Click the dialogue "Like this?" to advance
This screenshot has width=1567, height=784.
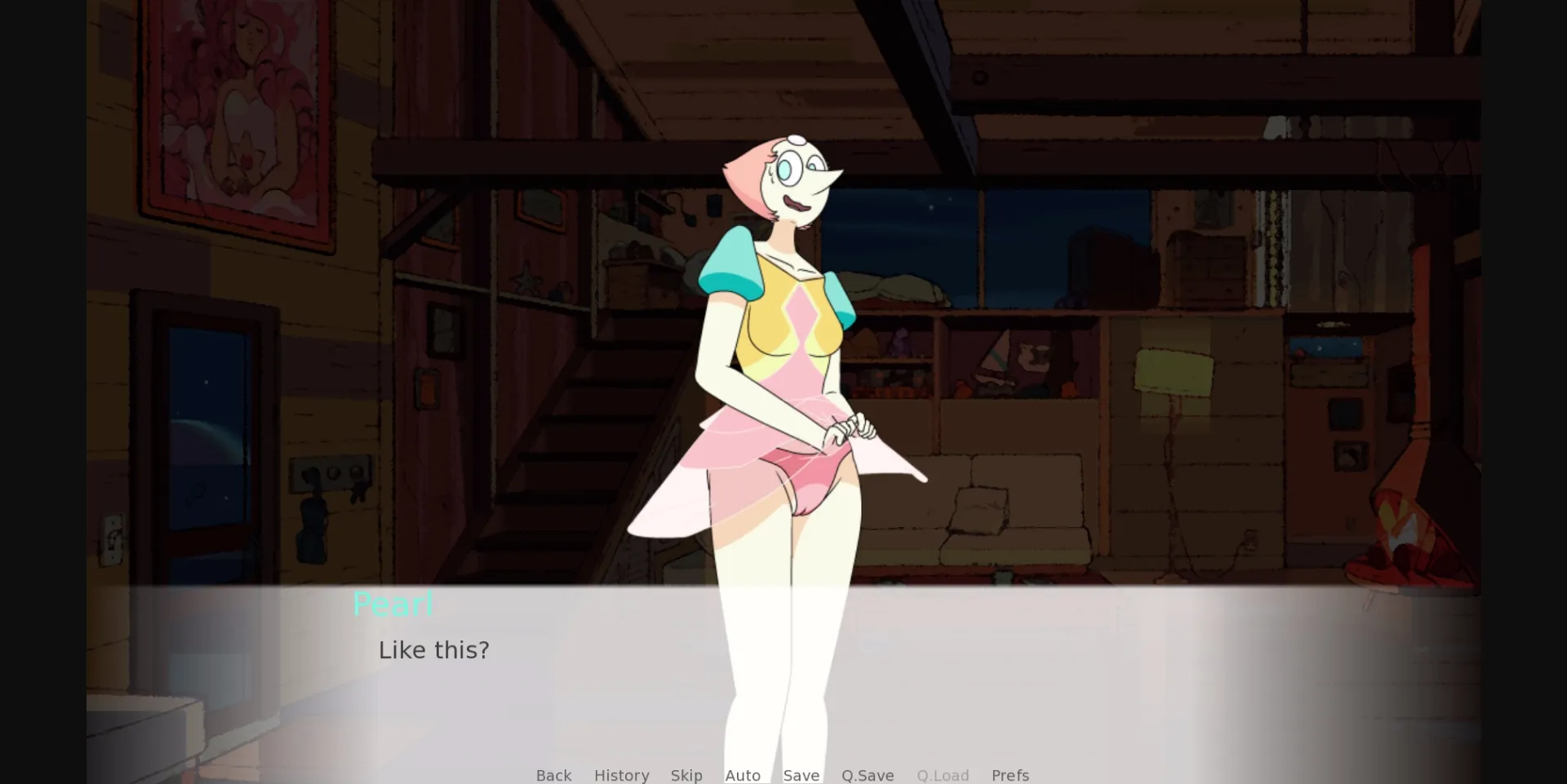(x=433, y=650)
